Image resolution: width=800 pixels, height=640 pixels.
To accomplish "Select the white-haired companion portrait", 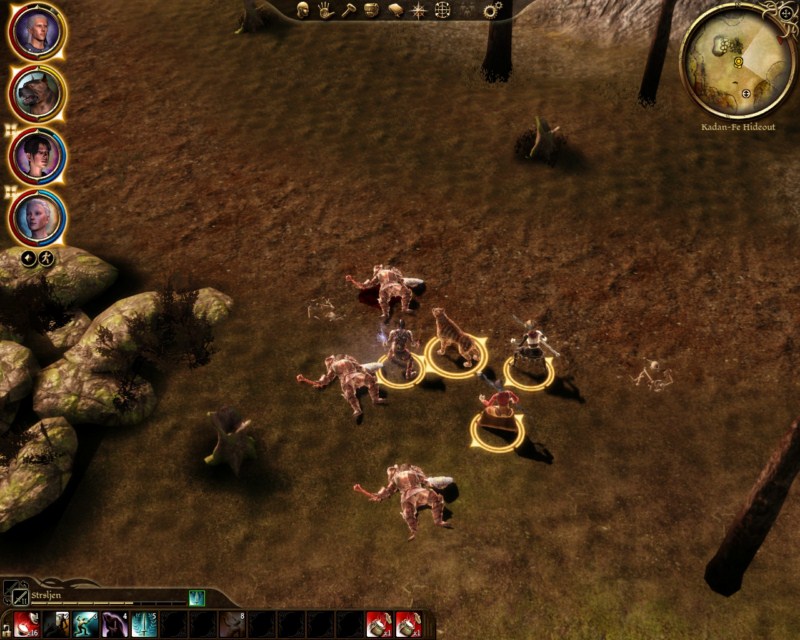I will (x=38, y=216).
